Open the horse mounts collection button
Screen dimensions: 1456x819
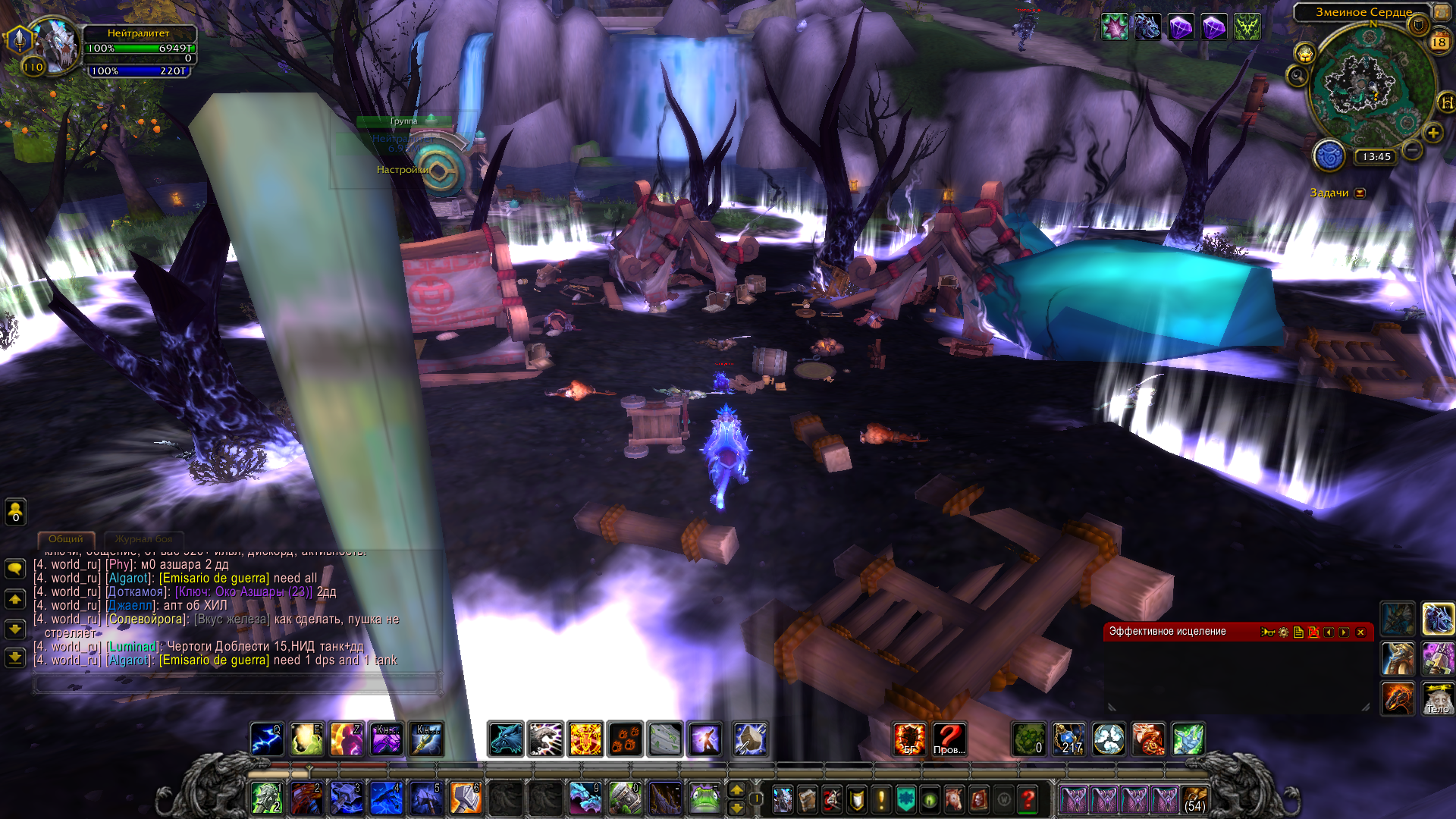(x=954, y=799)
